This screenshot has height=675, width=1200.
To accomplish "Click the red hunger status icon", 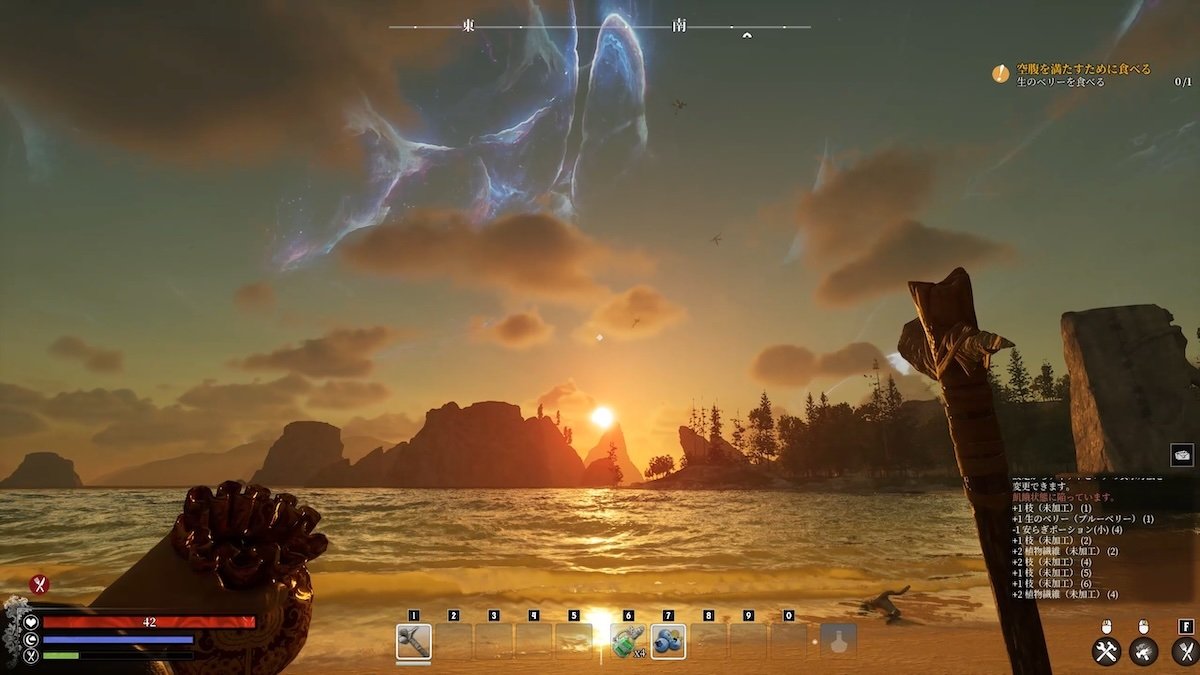I will 39,585.
